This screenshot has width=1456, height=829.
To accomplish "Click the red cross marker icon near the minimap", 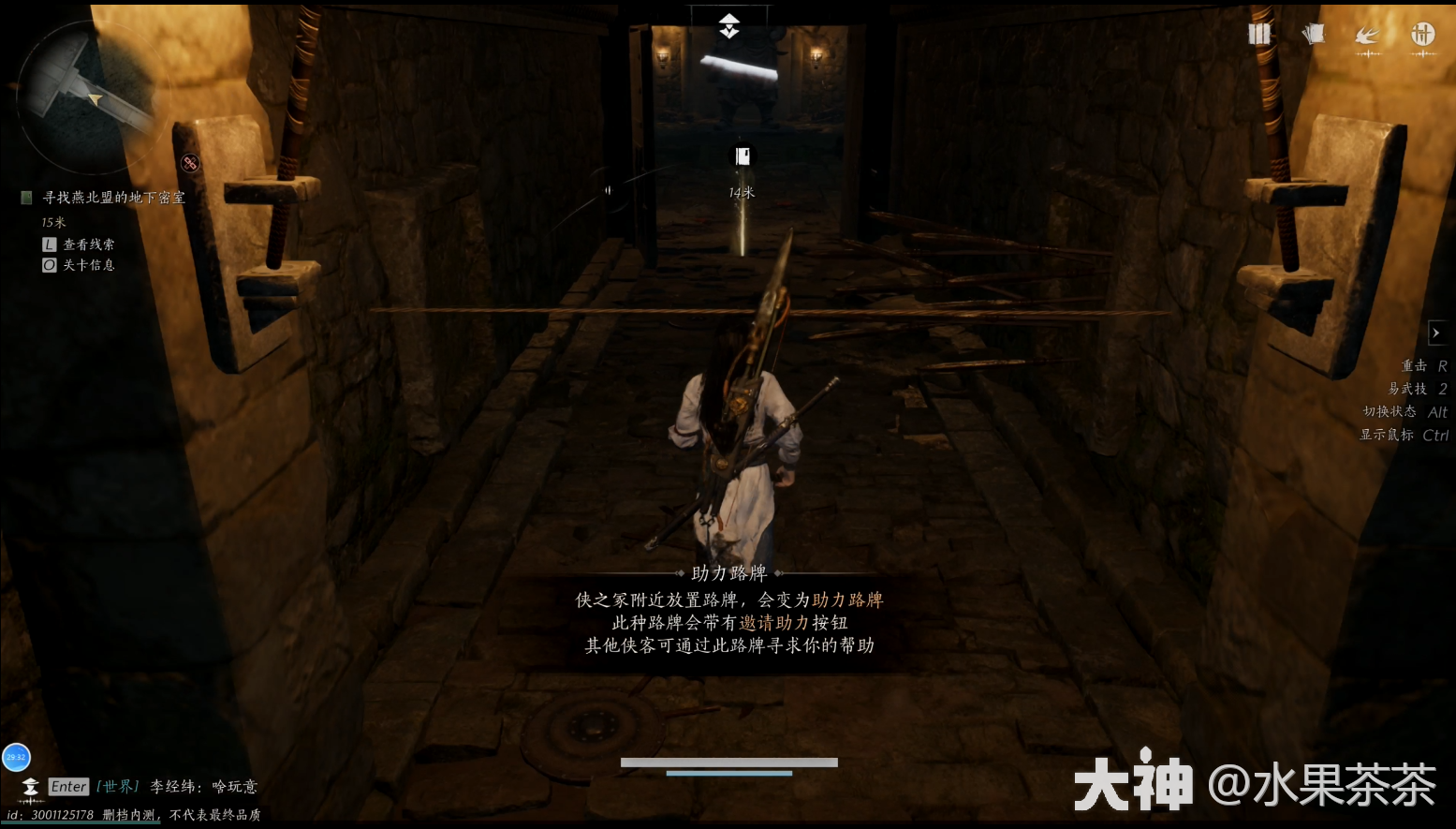I will 190,163.
